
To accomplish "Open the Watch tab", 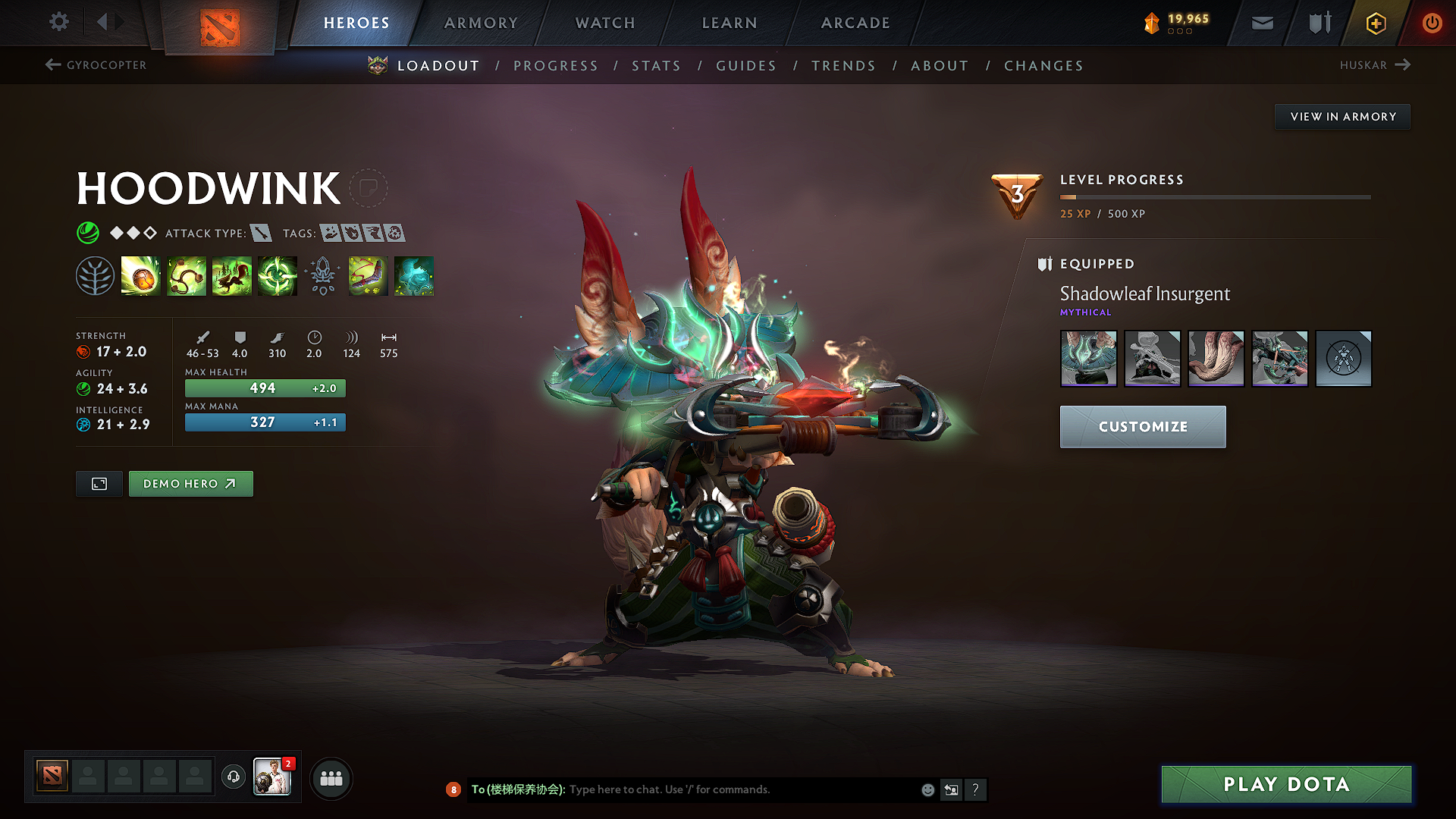I will (x=605, y=23).
